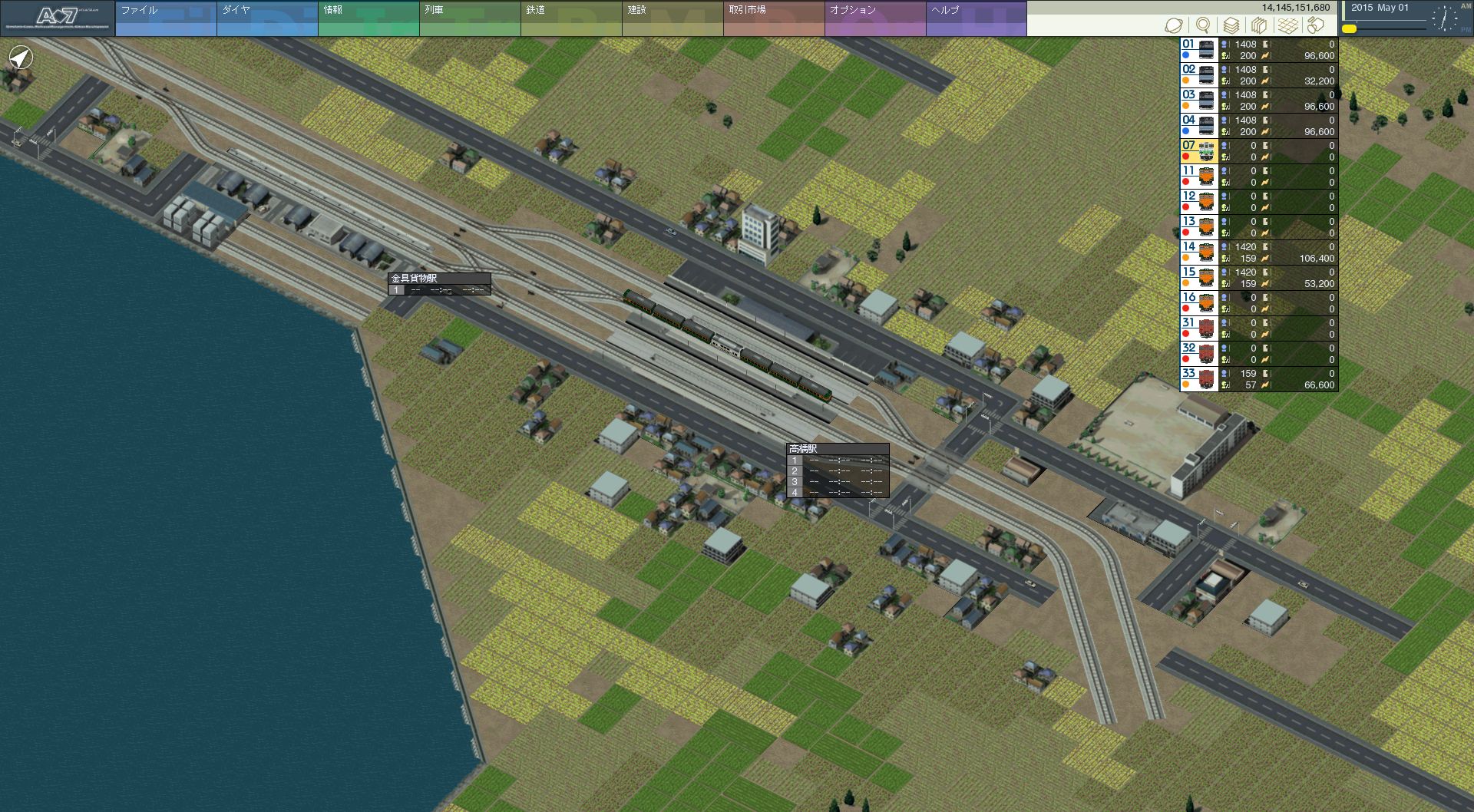Open the 情報 (Information) menu

point(368,18)
